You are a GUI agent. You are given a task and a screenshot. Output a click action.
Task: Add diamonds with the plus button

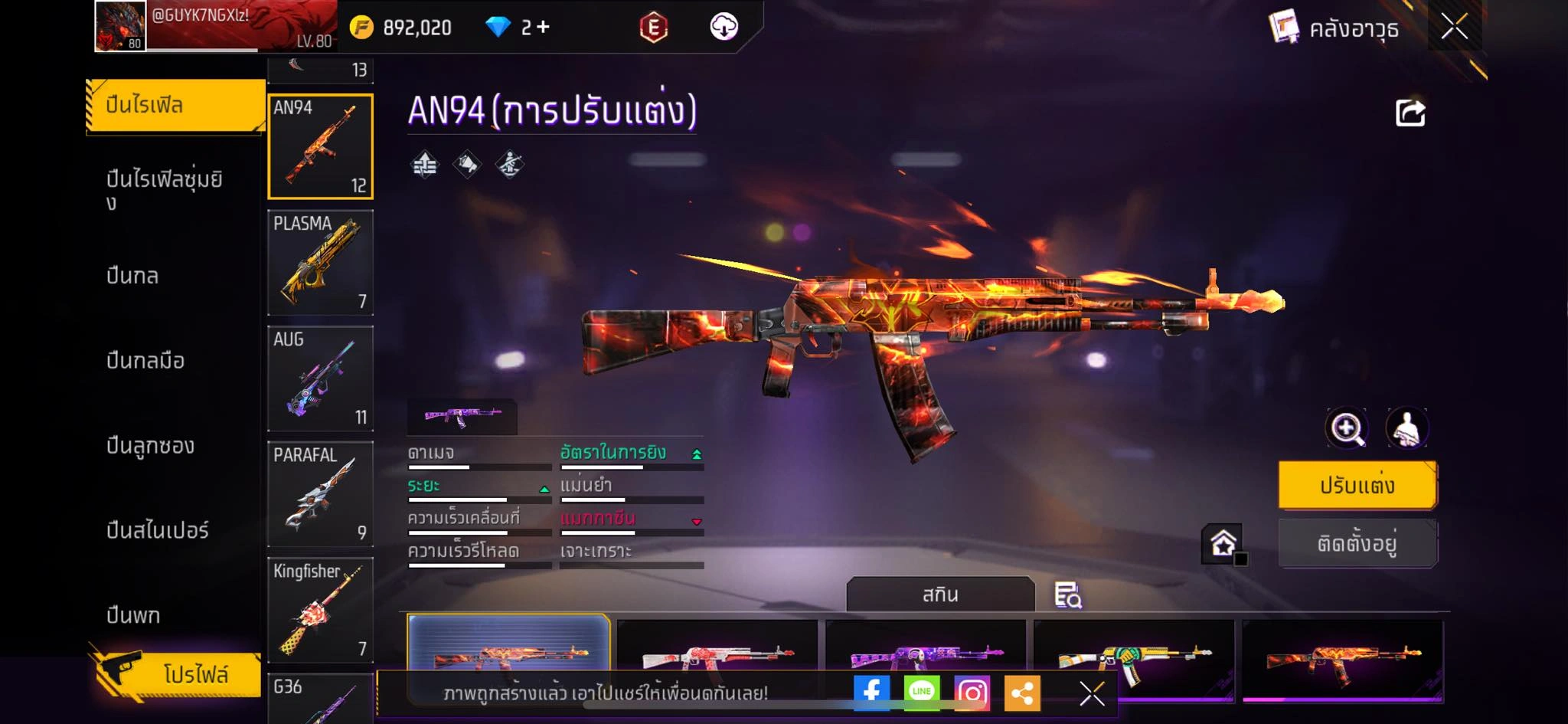(543, 28)
